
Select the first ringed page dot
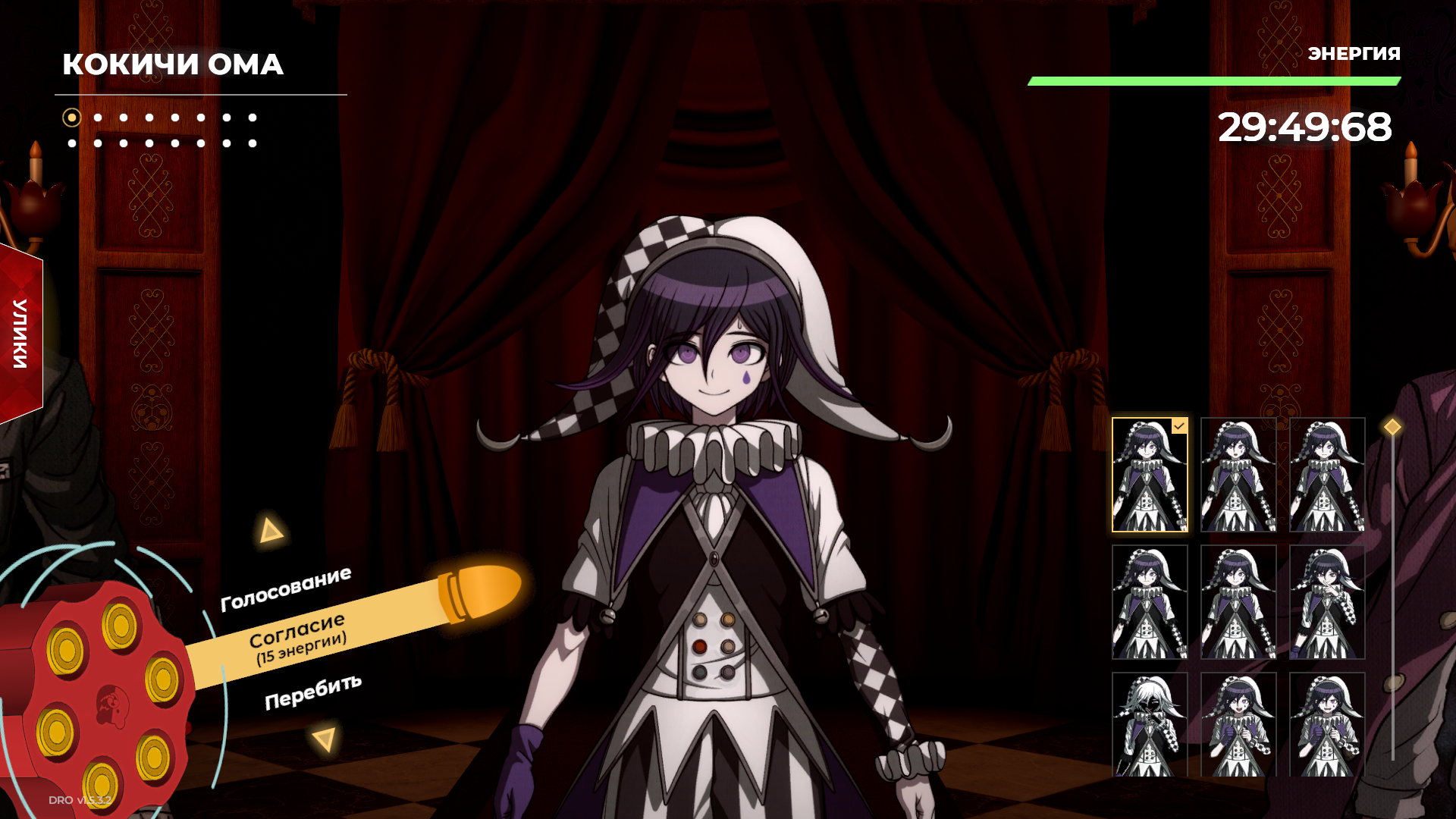(x=72, y=118)
